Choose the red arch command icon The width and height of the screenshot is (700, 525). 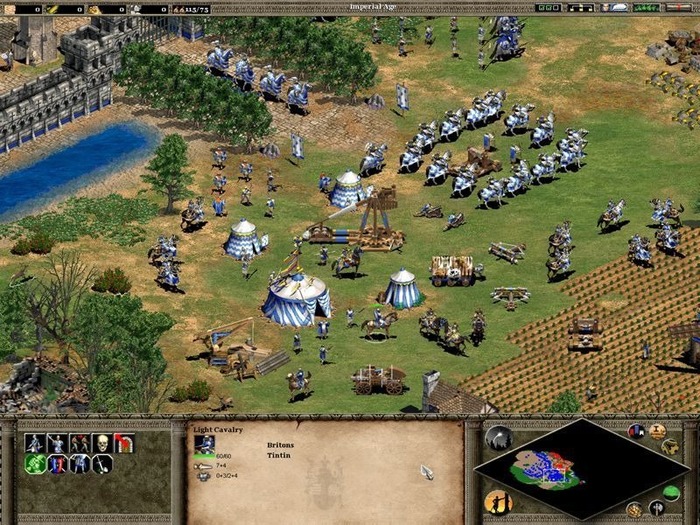(x=124, y=442)
